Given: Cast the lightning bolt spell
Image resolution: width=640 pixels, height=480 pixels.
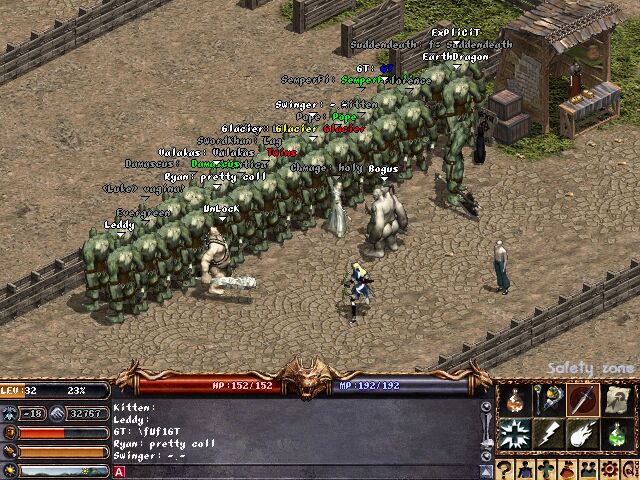Looking at the screenshot, I should (x=548, y=434).
